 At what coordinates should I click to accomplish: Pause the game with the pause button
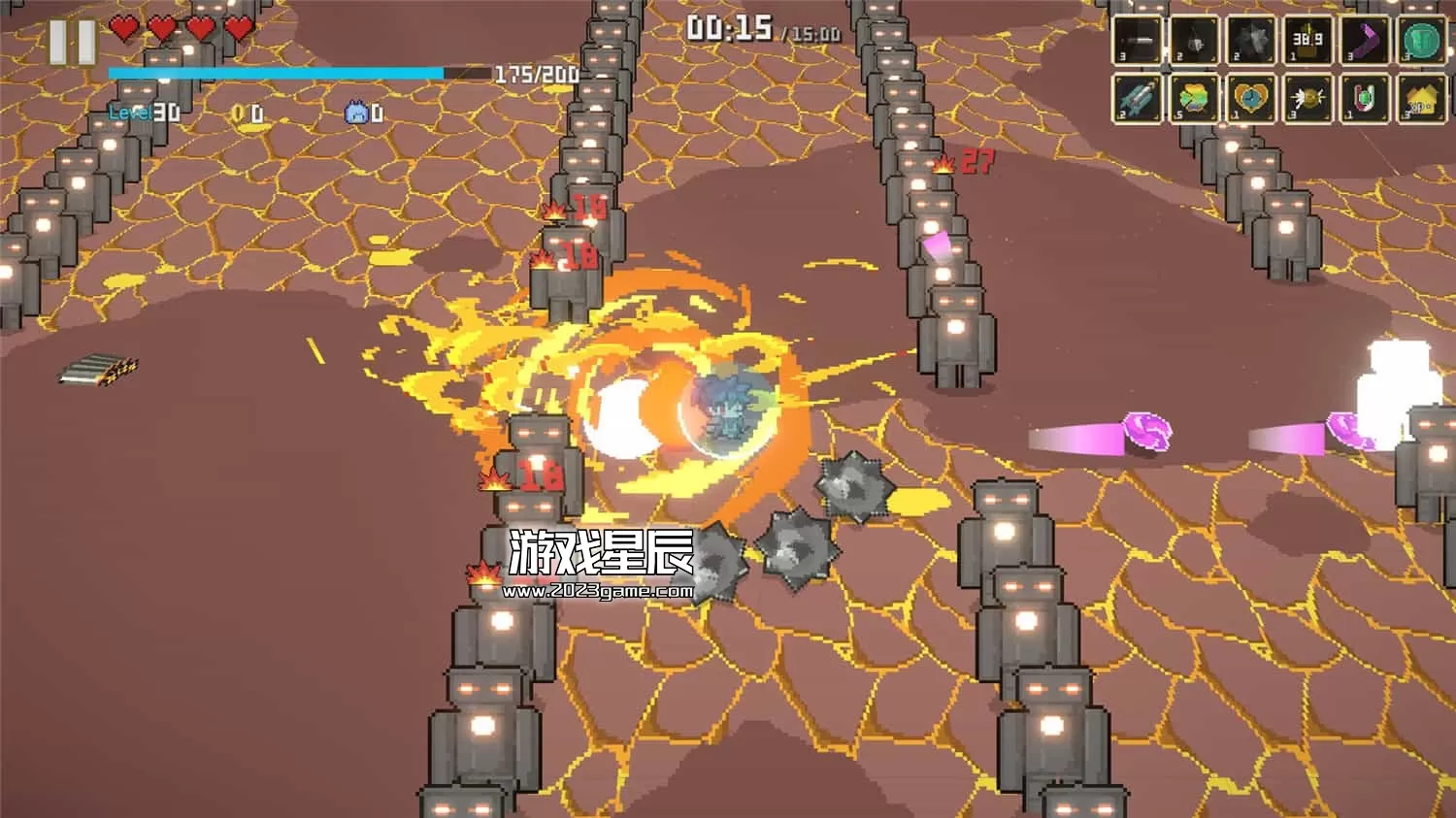pos(73,42)
